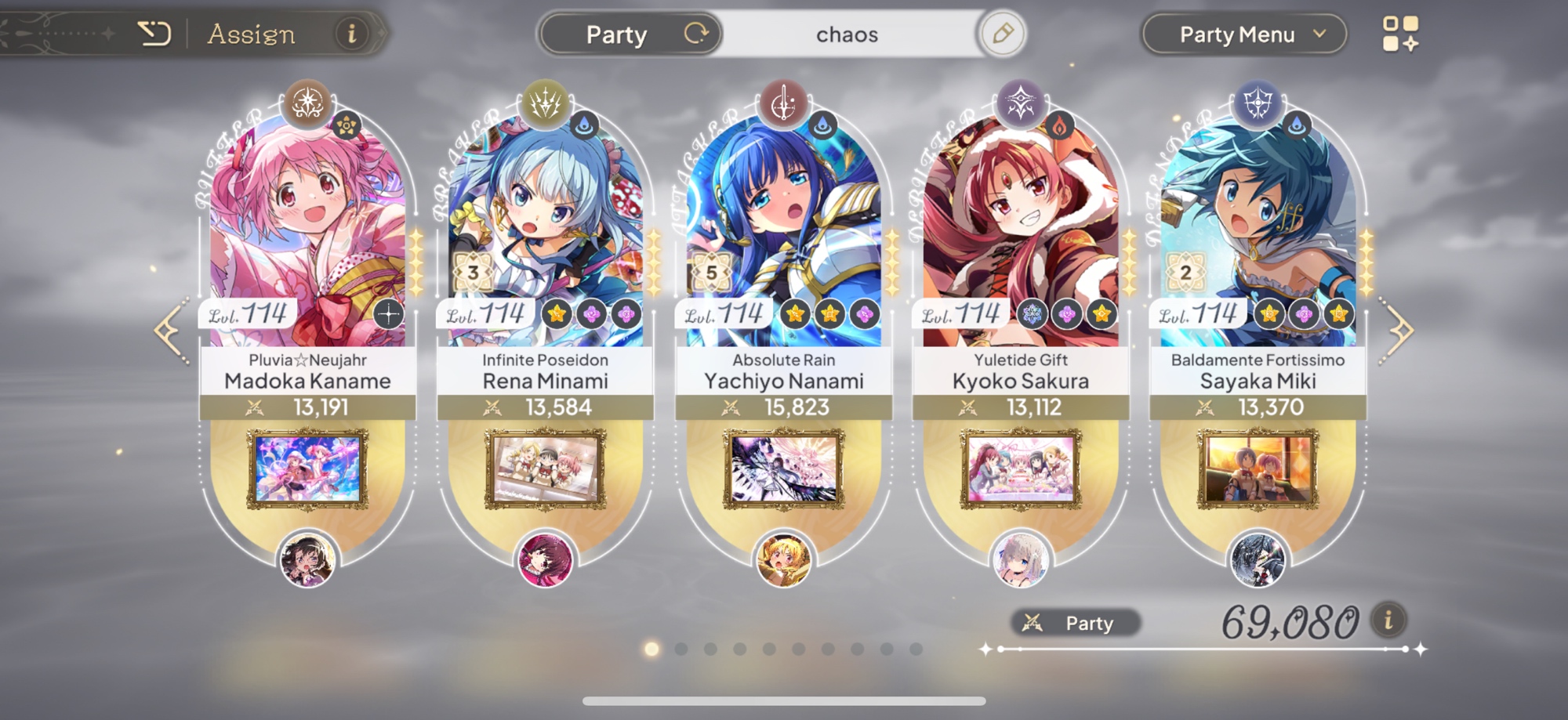This screenshot has width=1568, height=720.
Task: Show the Assign info tooltip
Action: point(351,34)
